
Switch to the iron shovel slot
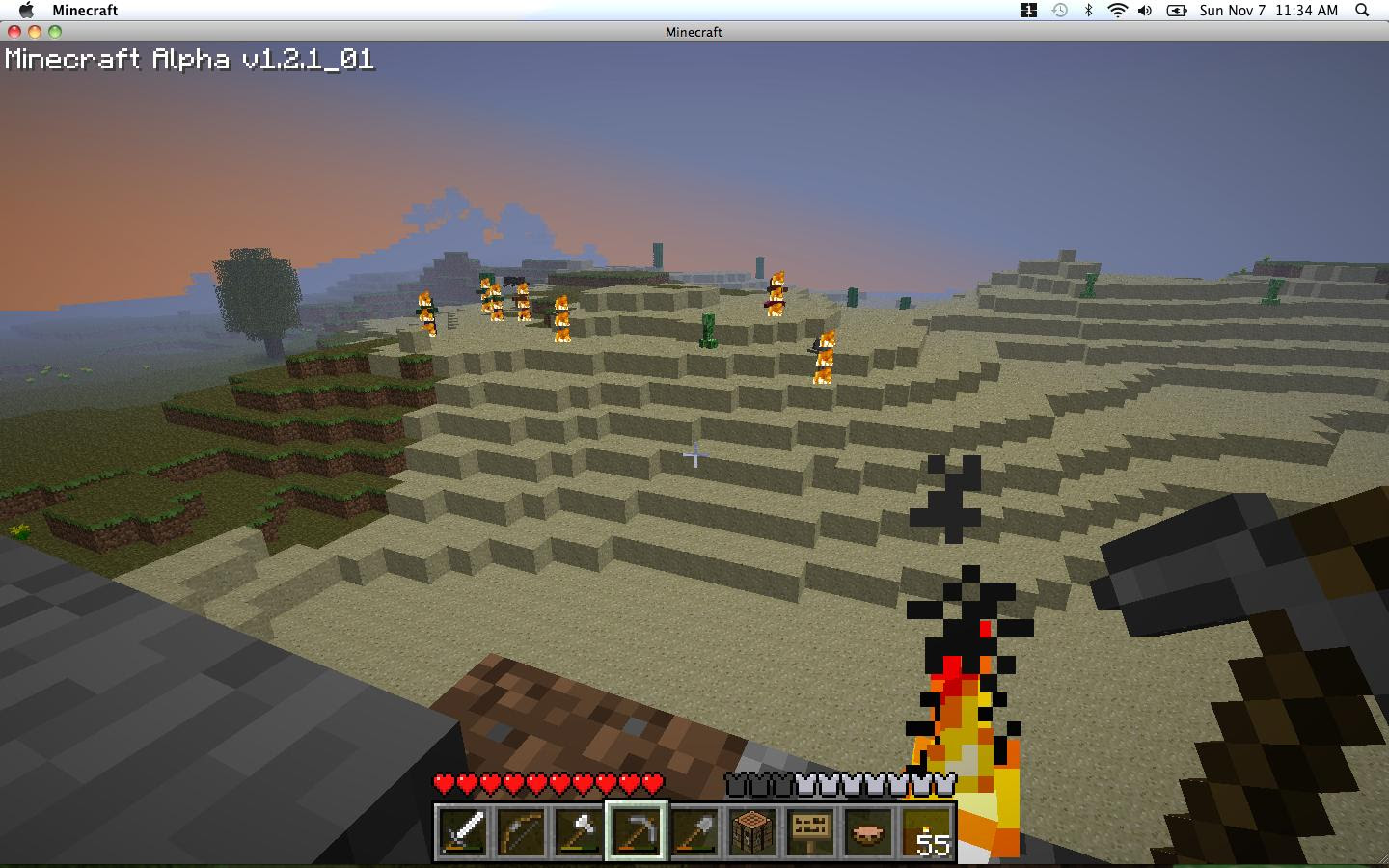694,830
